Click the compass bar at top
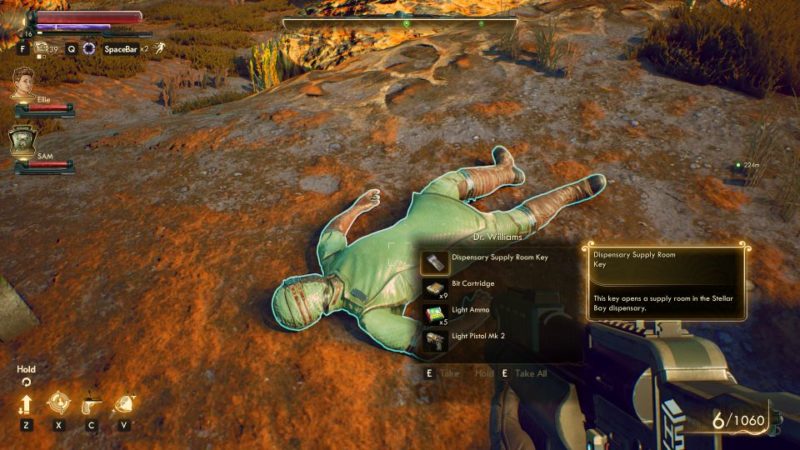 (x=400, y=22)
